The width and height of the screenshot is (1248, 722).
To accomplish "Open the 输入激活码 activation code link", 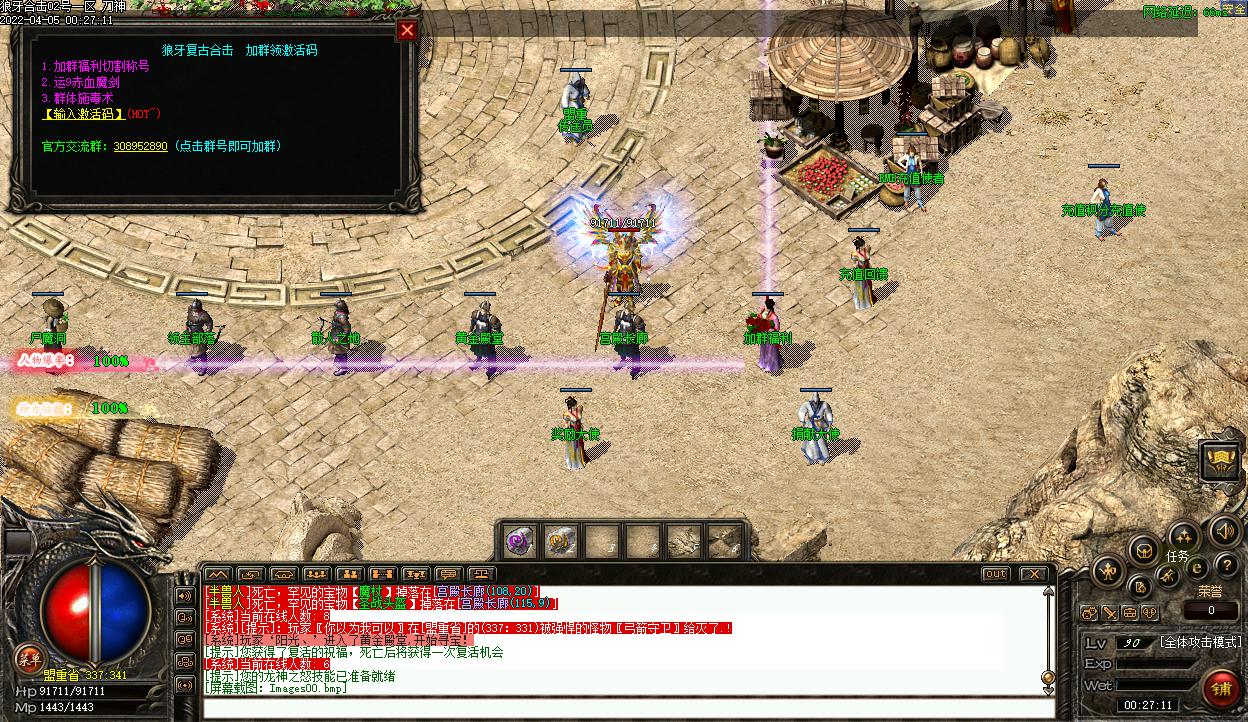I will pyautogui.click(x=83, y=114).
